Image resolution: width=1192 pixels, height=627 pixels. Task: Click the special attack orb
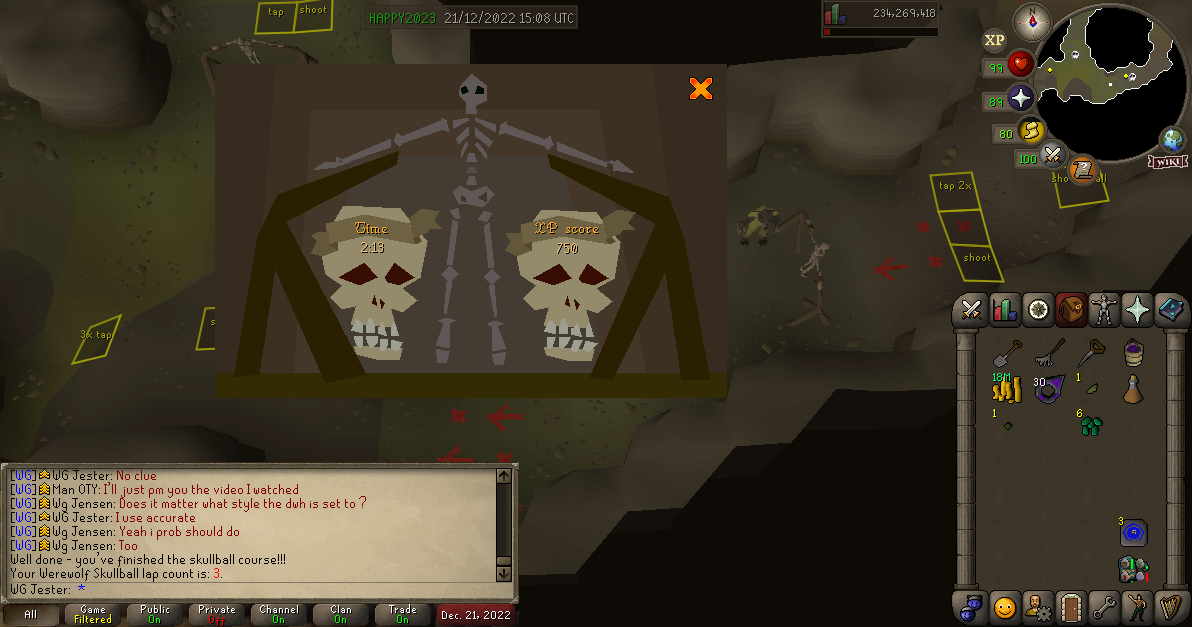click(x=1051, y=156)
